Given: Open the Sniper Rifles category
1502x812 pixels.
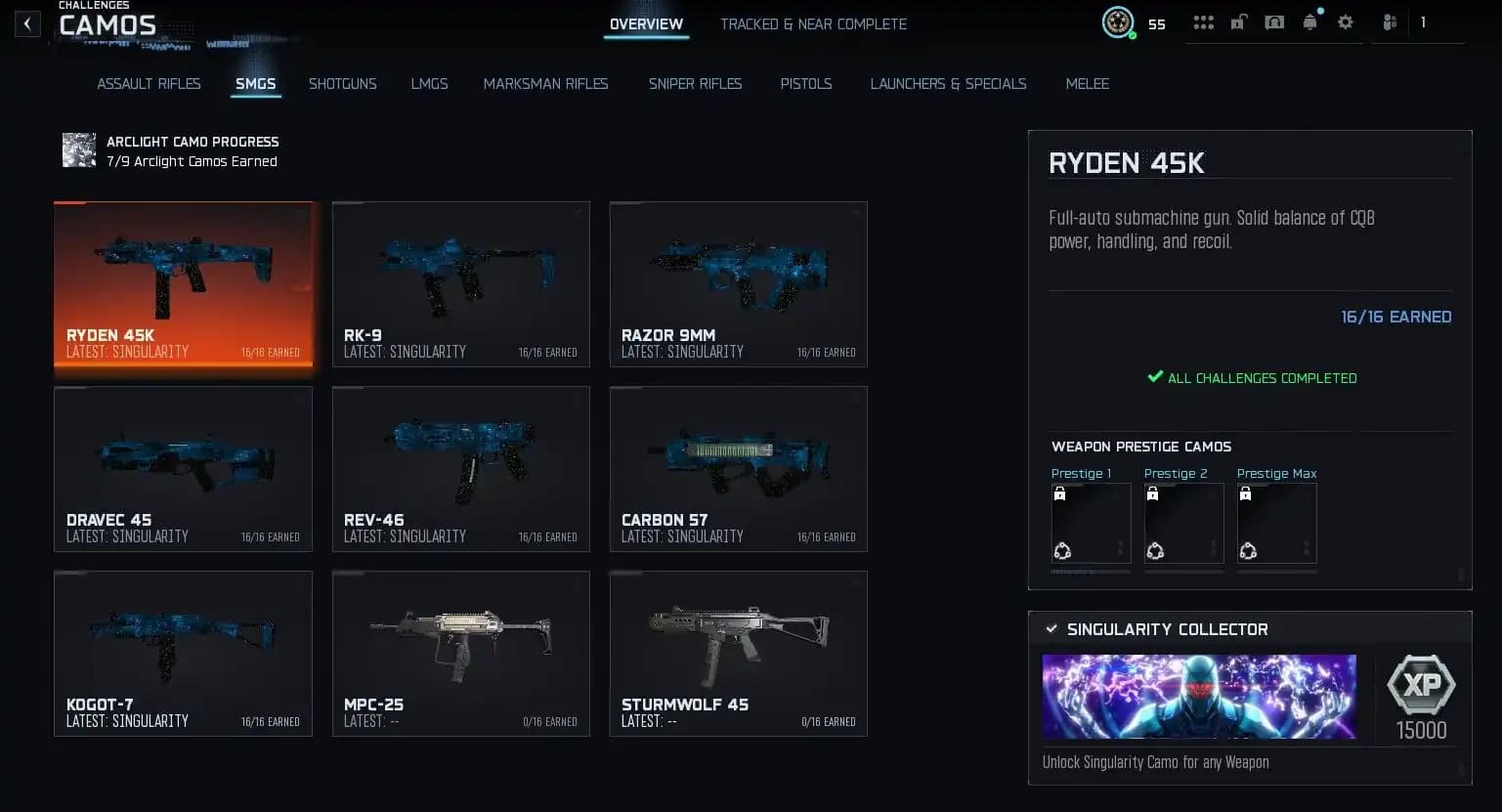Looking at the screenshot, I should pyautogui.click(x=695, y=84).
